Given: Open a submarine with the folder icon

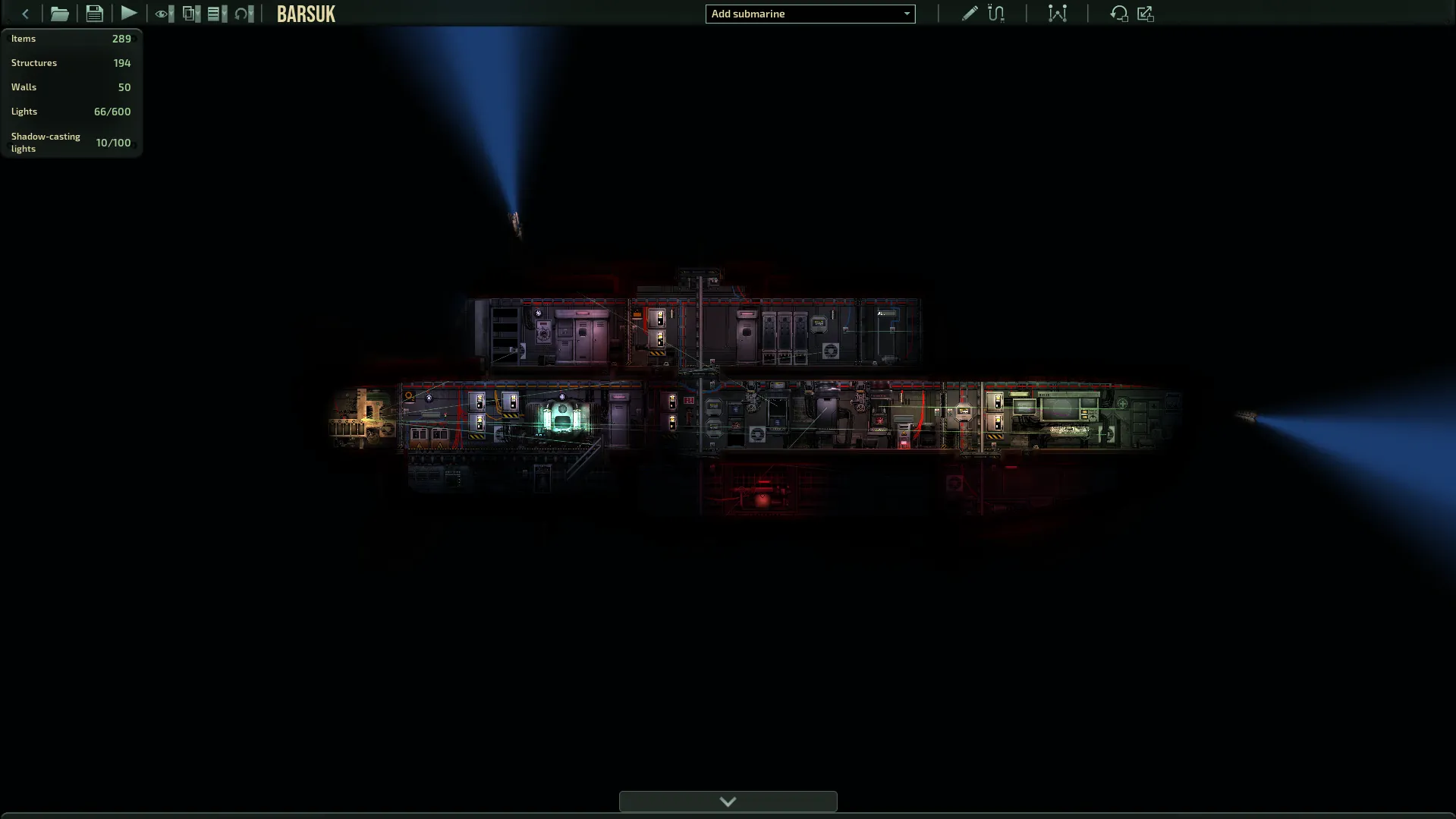Looking at the screenshot, I should [59, 14].
